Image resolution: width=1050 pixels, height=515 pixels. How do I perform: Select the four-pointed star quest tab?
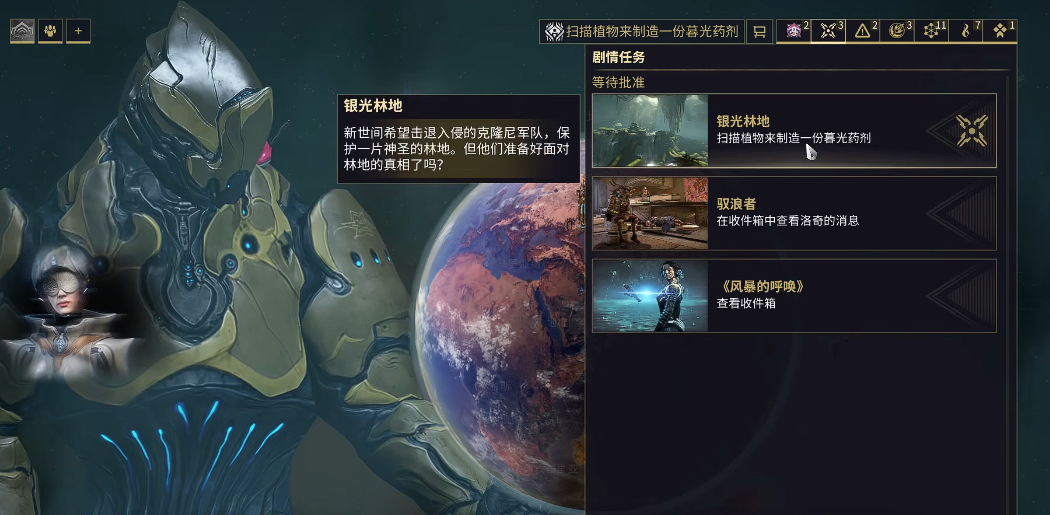(x=828, y=32)
